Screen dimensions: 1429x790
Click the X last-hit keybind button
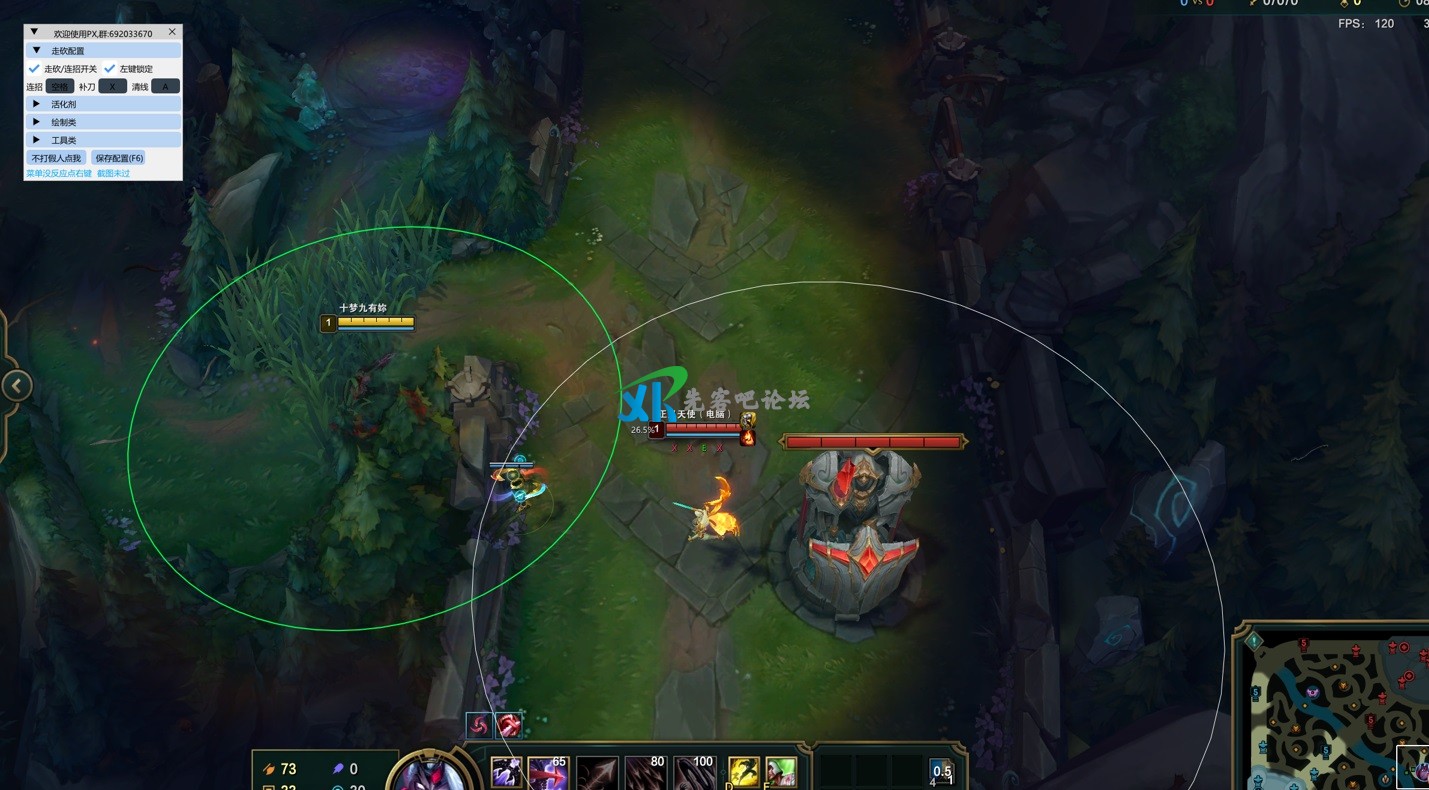pos(112,87)
